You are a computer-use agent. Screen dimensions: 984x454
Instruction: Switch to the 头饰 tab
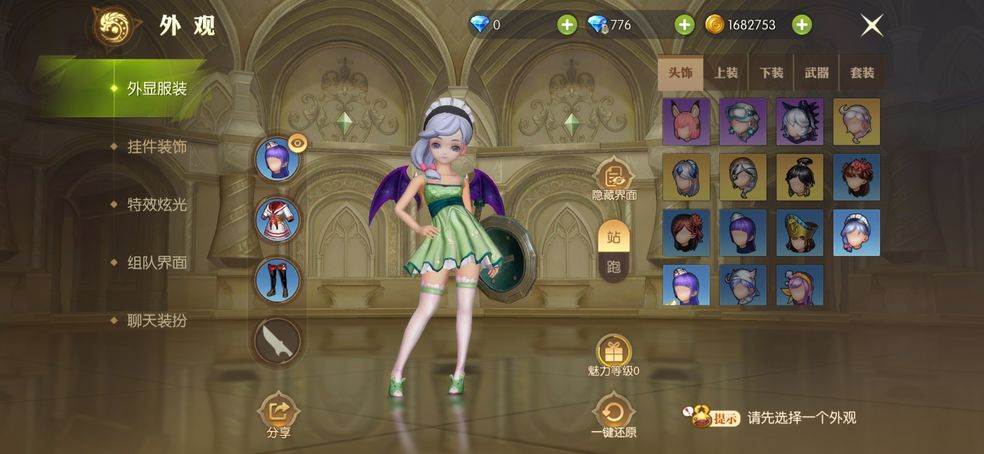coord(680,73)
